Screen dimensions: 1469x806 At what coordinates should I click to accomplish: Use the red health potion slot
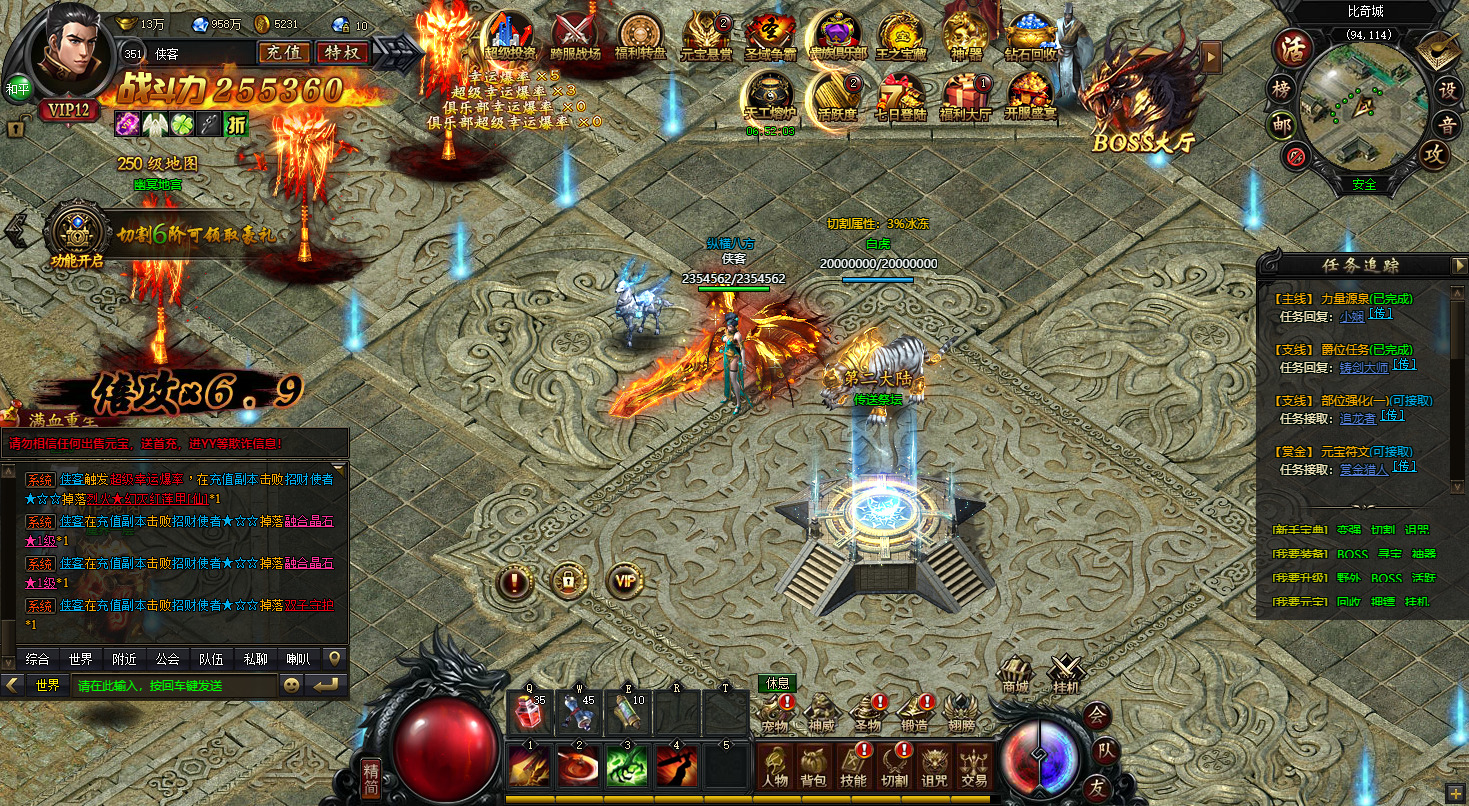point(529,709)
